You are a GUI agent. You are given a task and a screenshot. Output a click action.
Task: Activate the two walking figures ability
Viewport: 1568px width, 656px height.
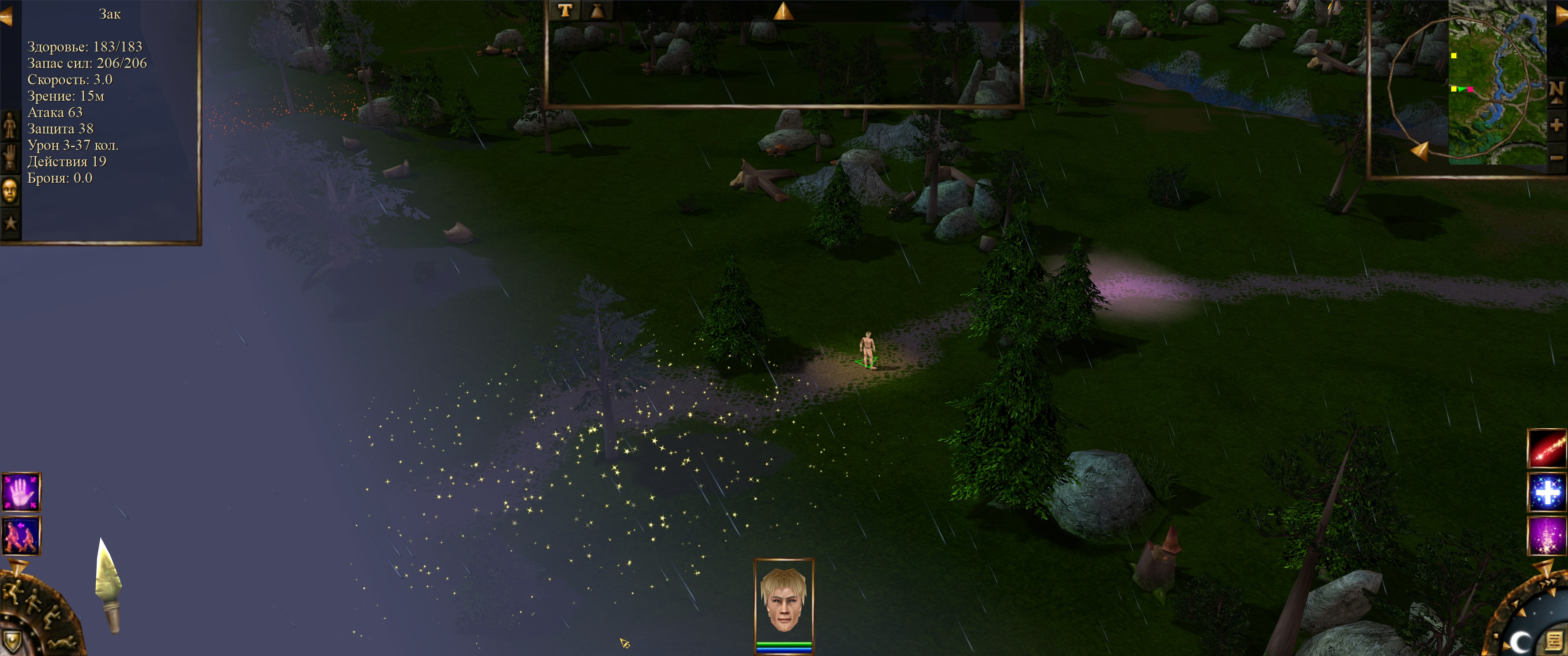(x=21, y=536)
